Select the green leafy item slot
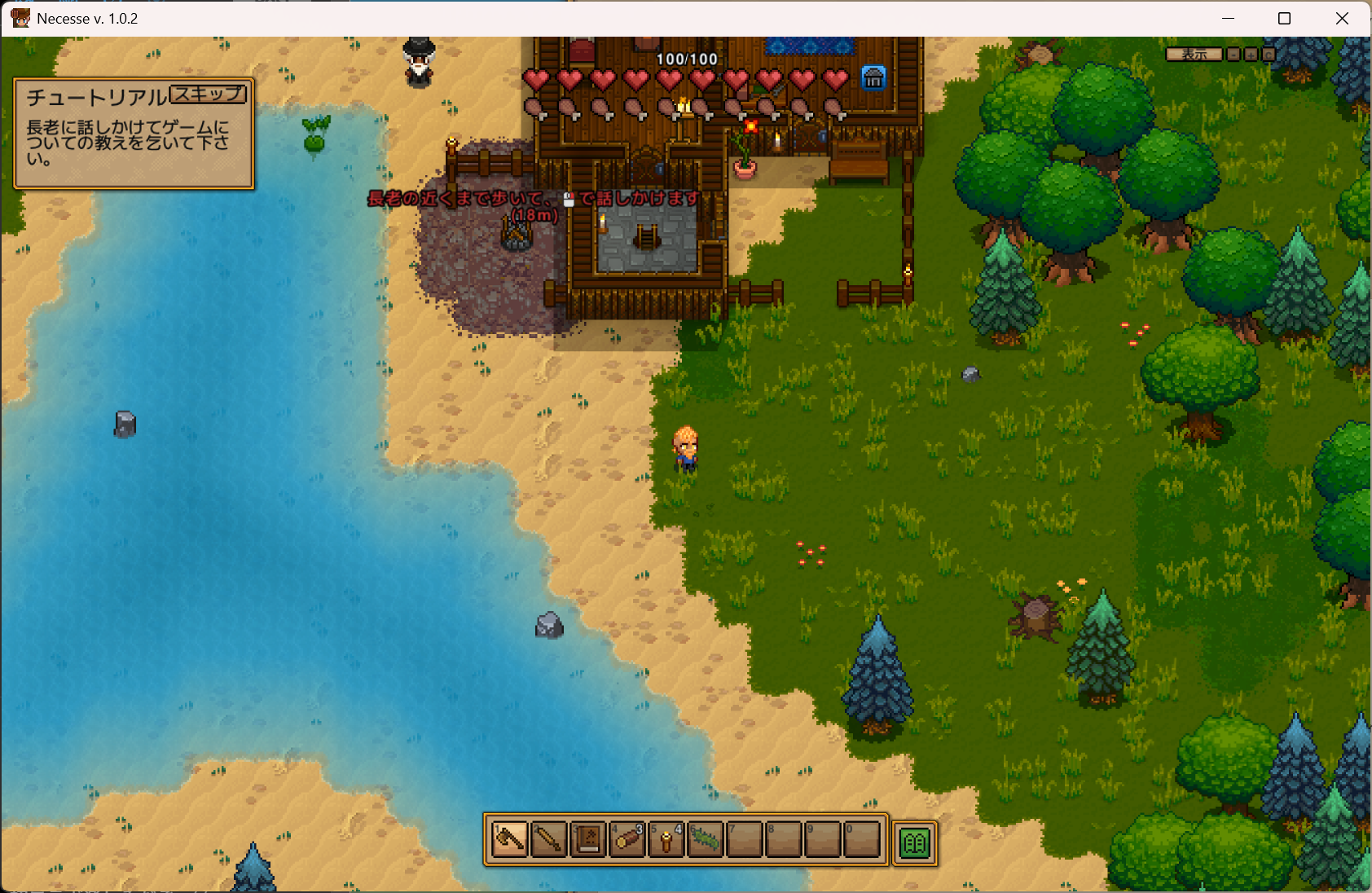The image size is (1372, 893). click(706, 839)
